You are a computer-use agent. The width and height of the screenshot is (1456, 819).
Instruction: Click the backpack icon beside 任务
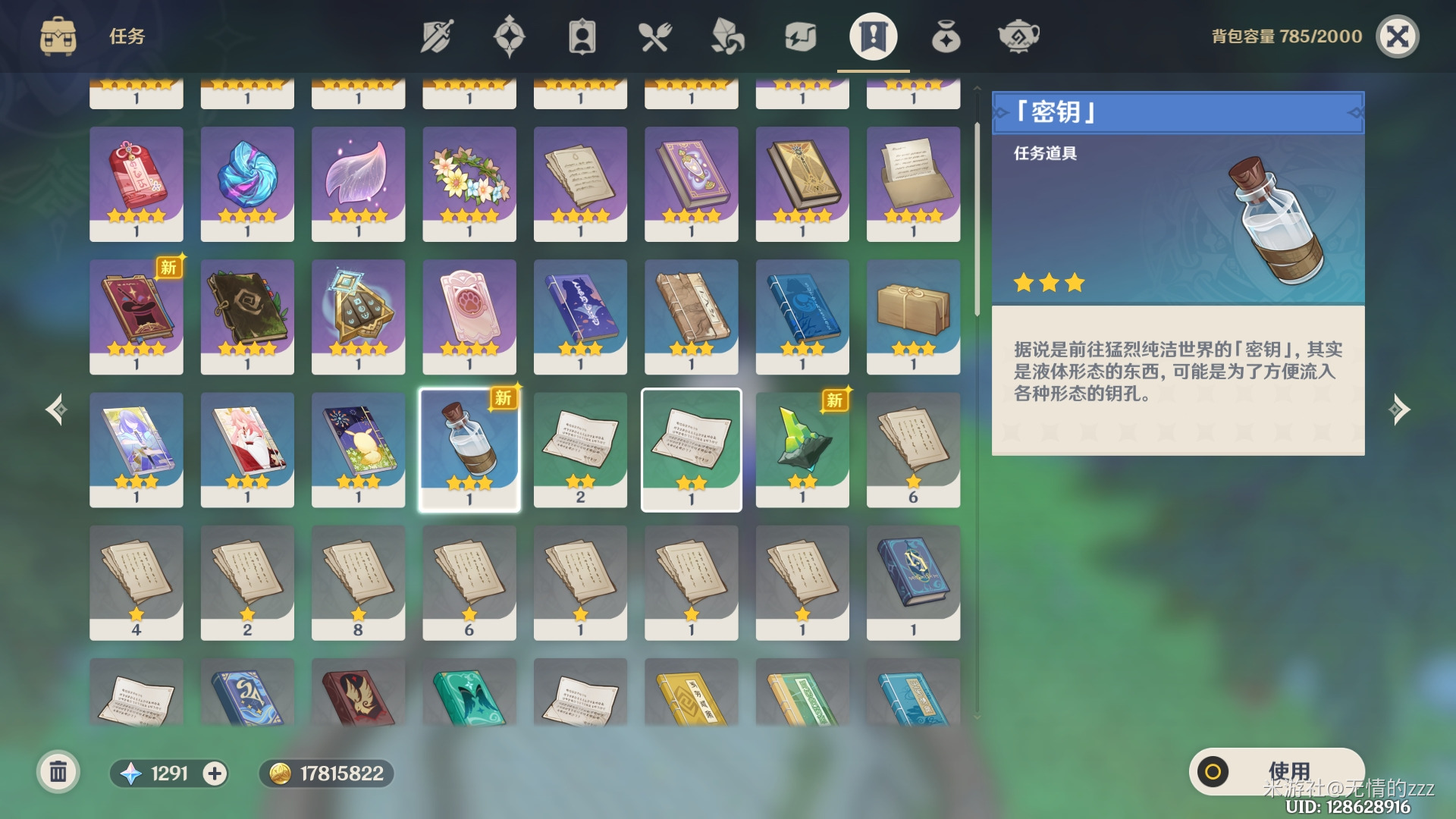click(58, 36)
